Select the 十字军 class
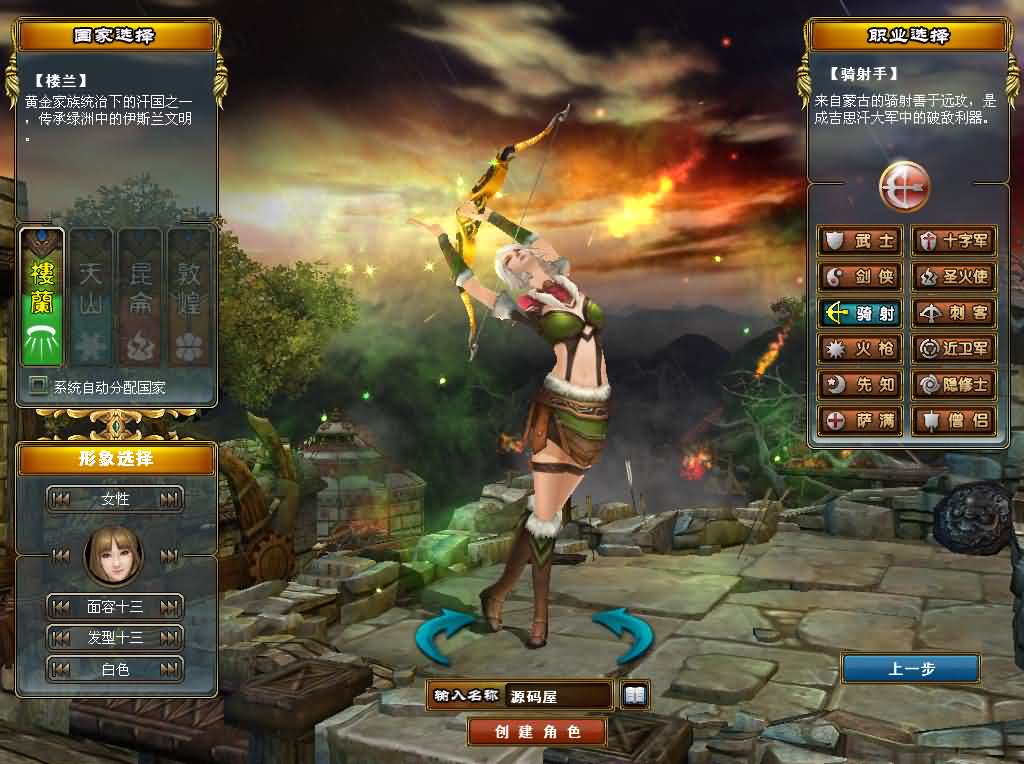The image size is (1024, 764). tap(954, 241)
